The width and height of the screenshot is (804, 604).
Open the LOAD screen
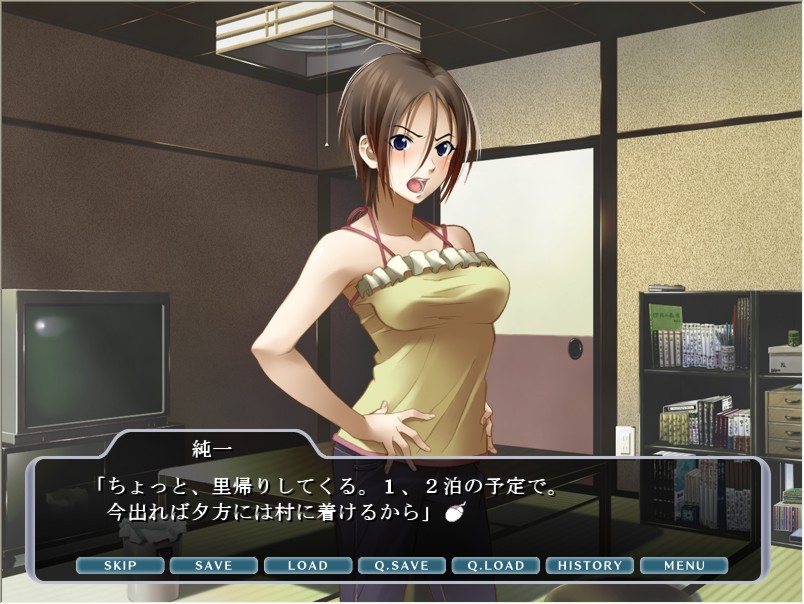click(x=307, y=565)
